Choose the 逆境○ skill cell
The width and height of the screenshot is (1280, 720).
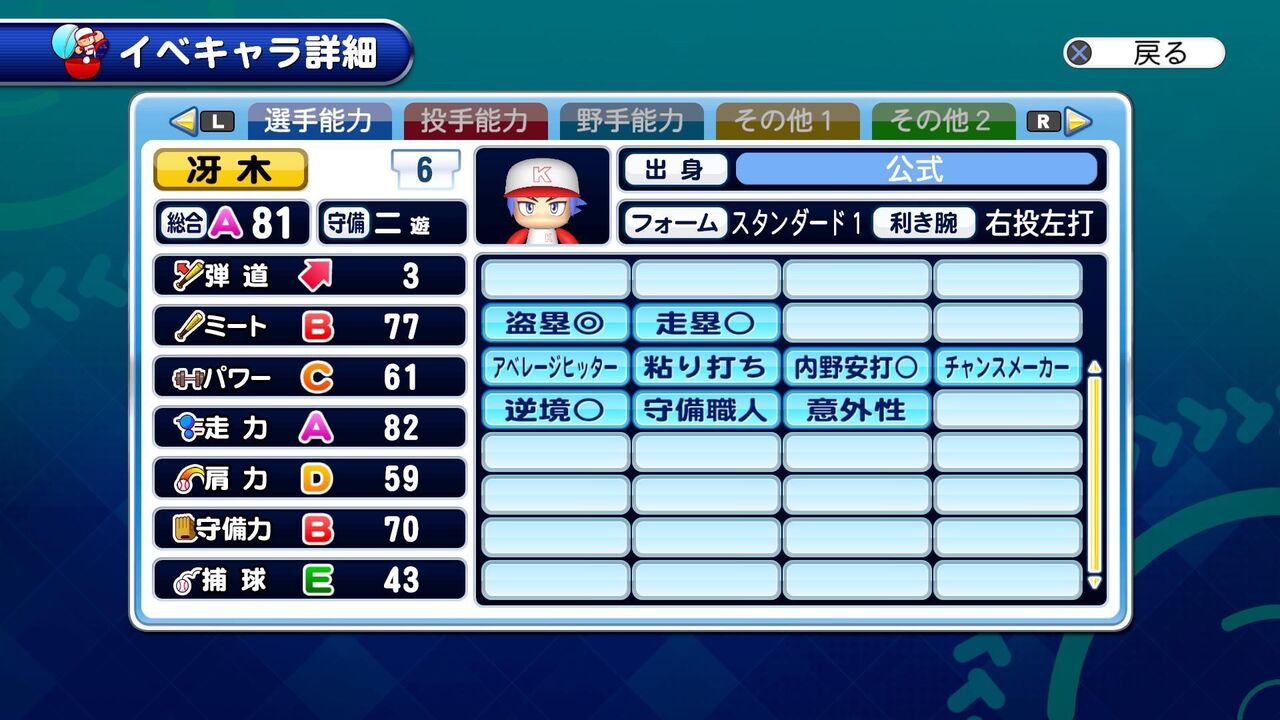(x=556, y=410)
